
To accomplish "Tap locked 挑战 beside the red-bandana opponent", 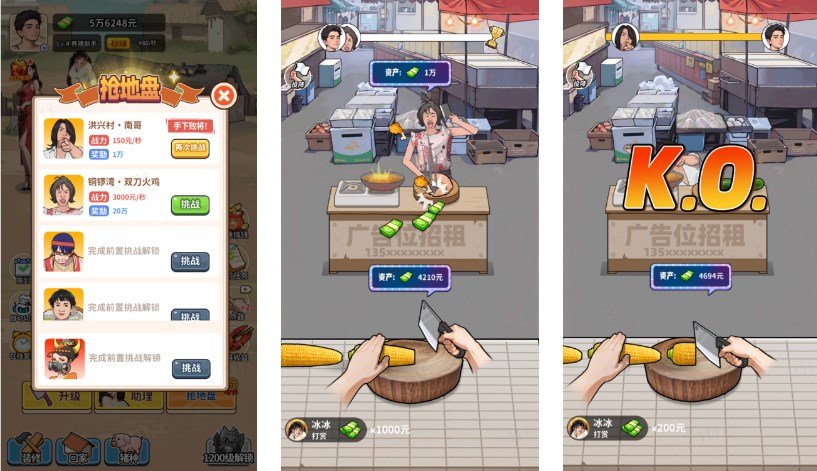I will pyautogui.click(x=190, y=260).
